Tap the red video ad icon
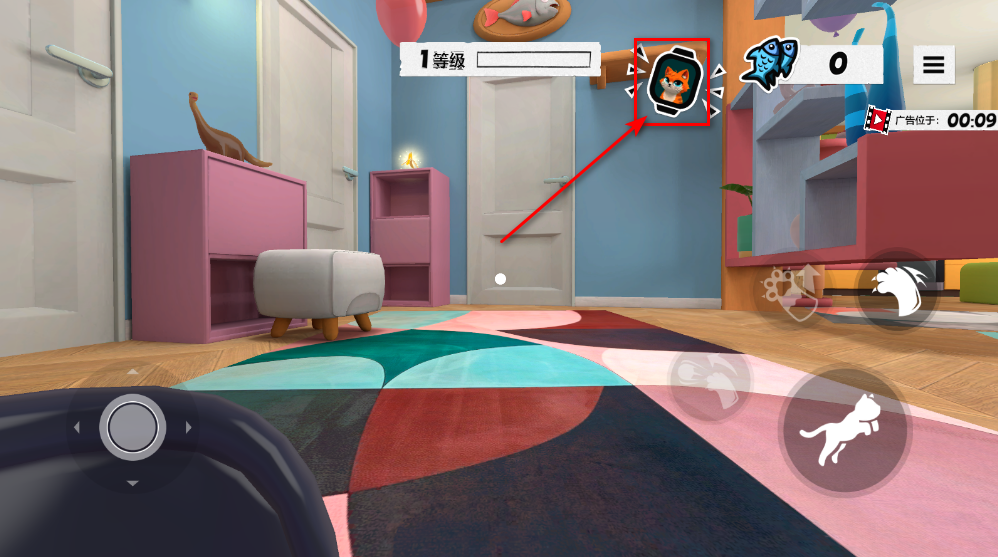This screenshot has height=557, width=998. point(878,120)
